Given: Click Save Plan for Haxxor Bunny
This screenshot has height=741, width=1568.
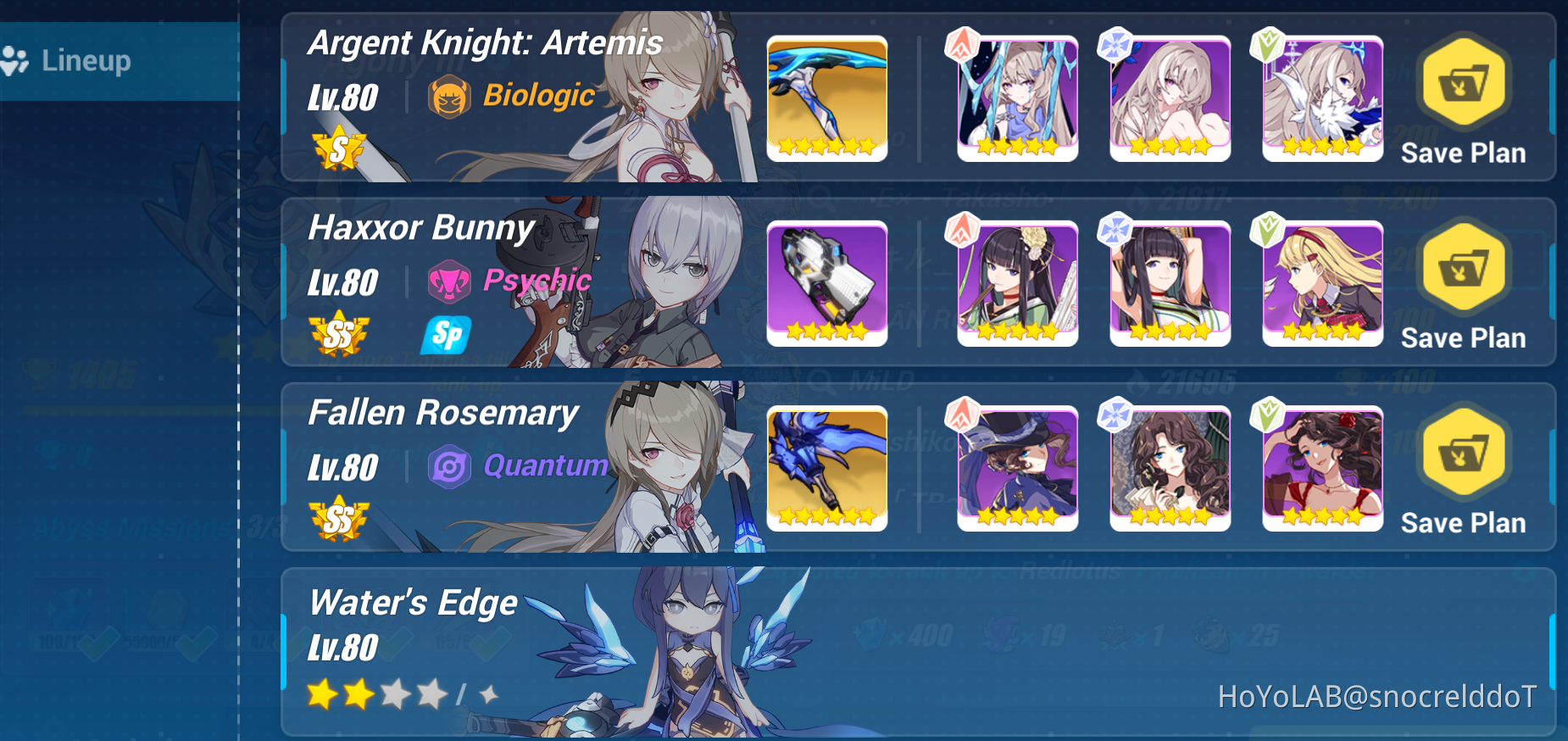Looking at the screenshot, I should coord(1462,281).
